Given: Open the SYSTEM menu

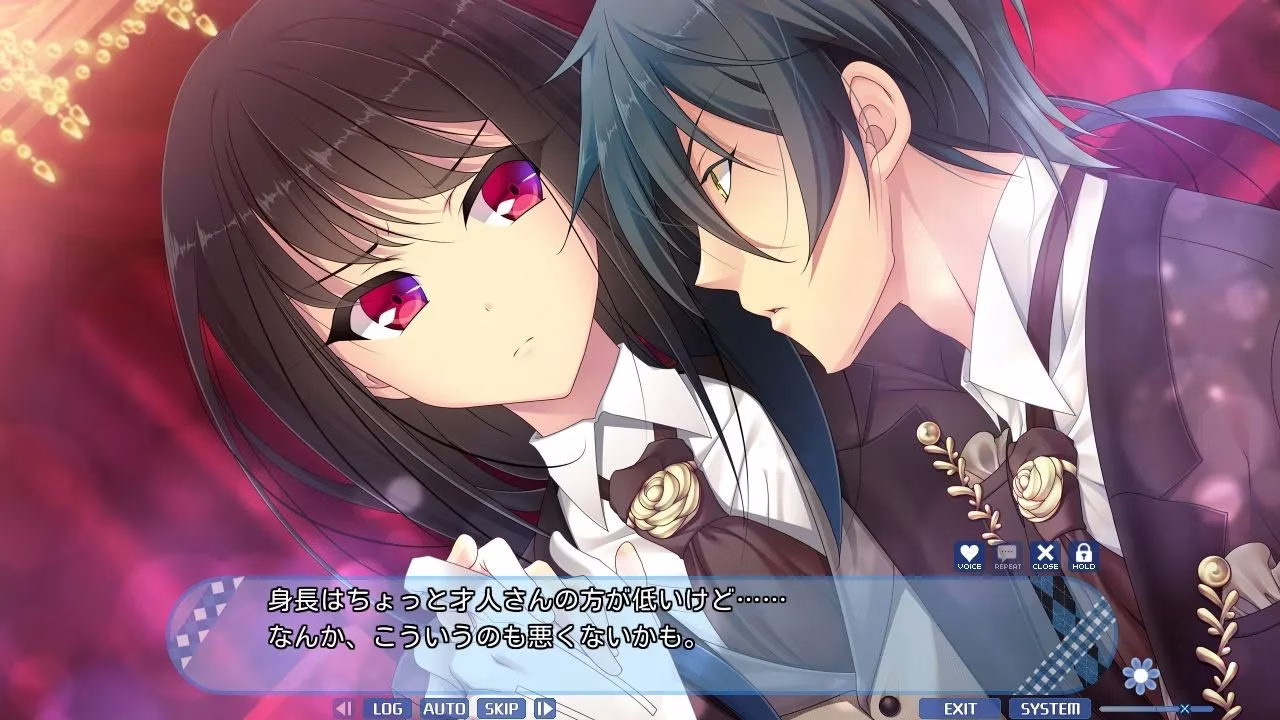Looking at the screenshot, I should (1050, 709).
